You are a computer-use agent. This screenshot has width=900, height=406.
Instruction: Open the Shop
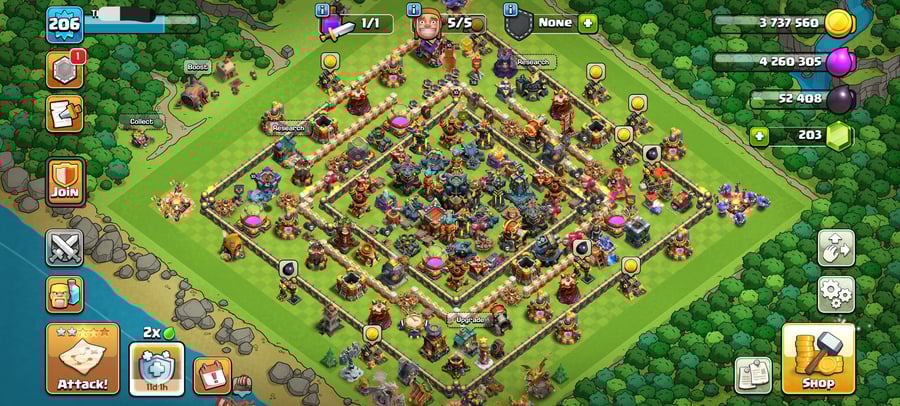click(818, 358)
